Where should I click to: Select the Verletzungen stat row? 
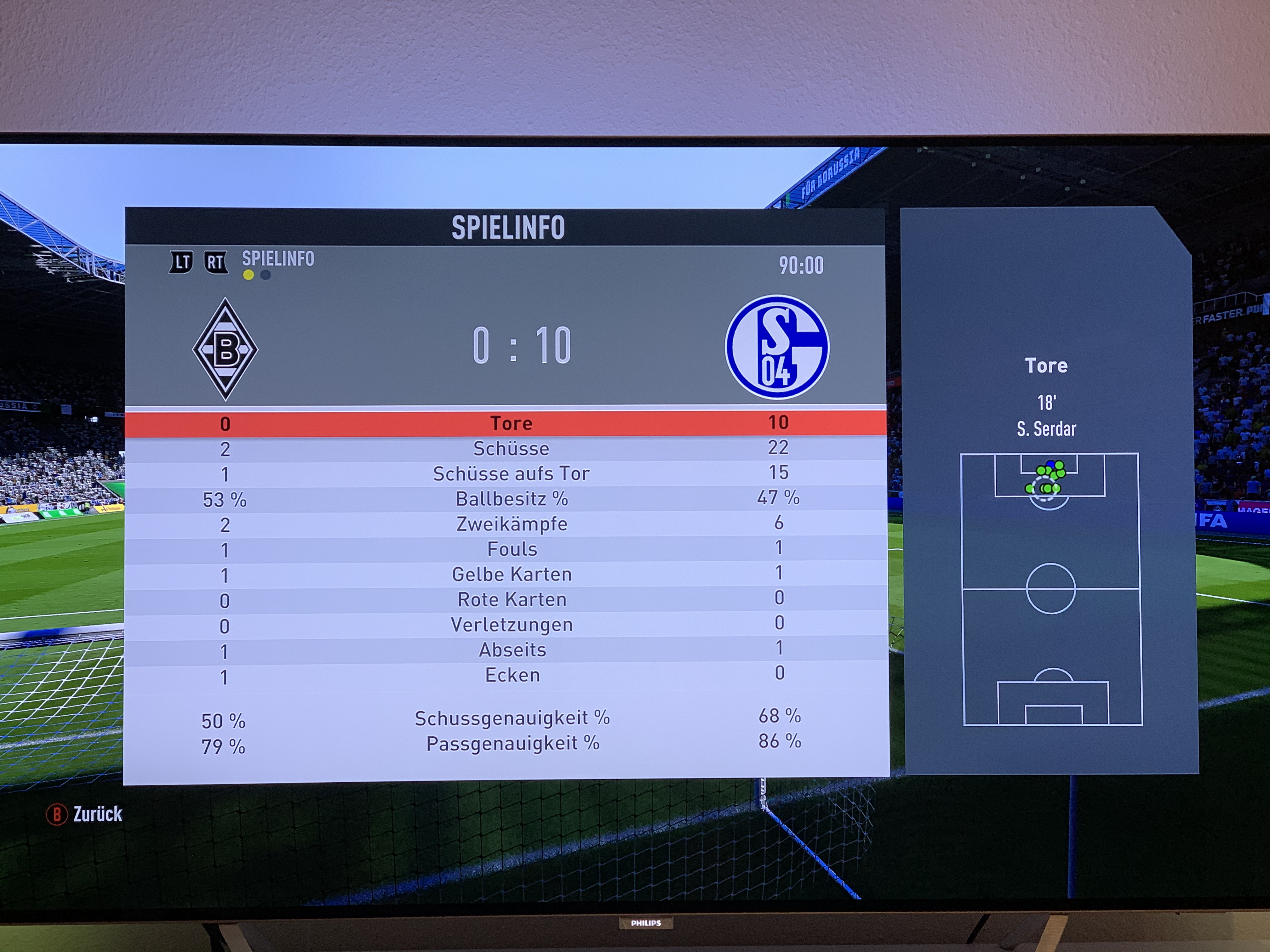511,625
